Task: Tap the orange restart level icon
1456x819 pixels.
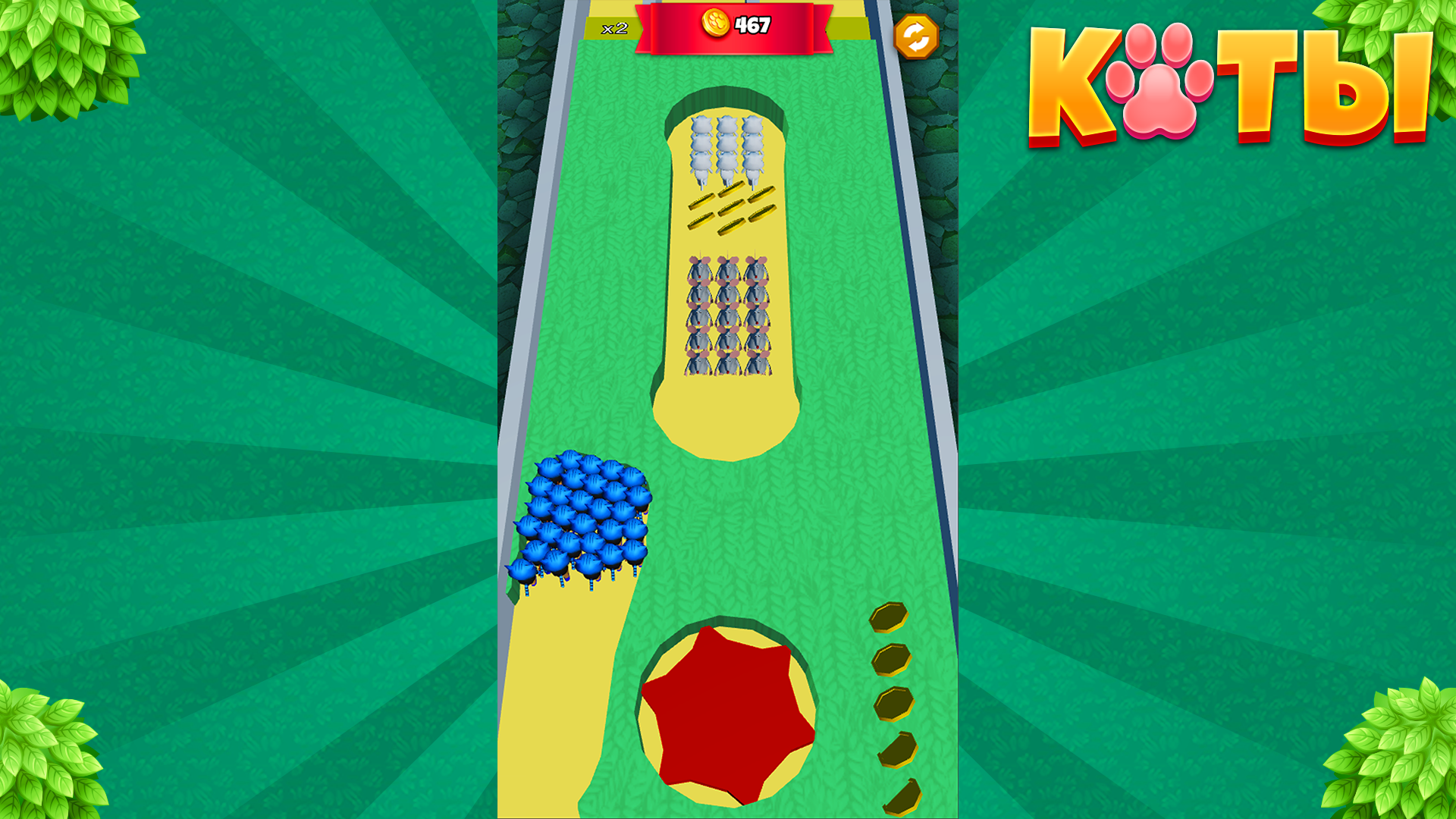Action: tap(917, 34)
